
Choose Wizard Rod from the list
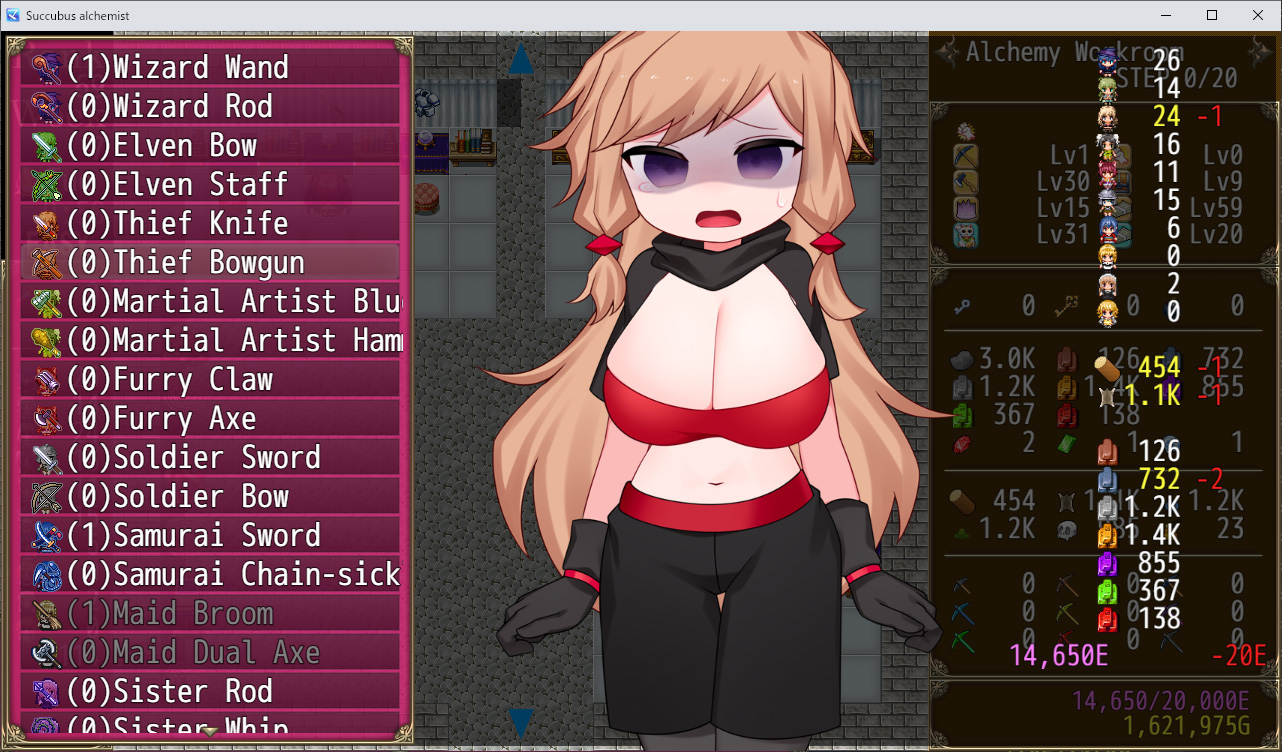[210, 106]
